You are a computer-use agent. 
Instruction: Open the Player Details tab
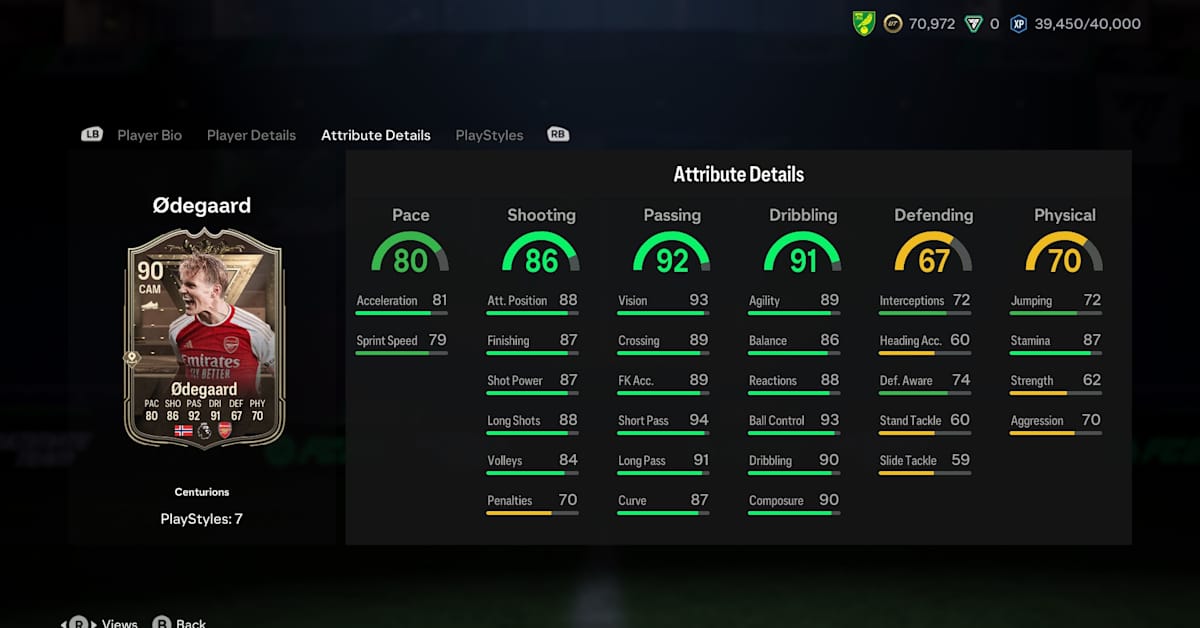(251, 135)
